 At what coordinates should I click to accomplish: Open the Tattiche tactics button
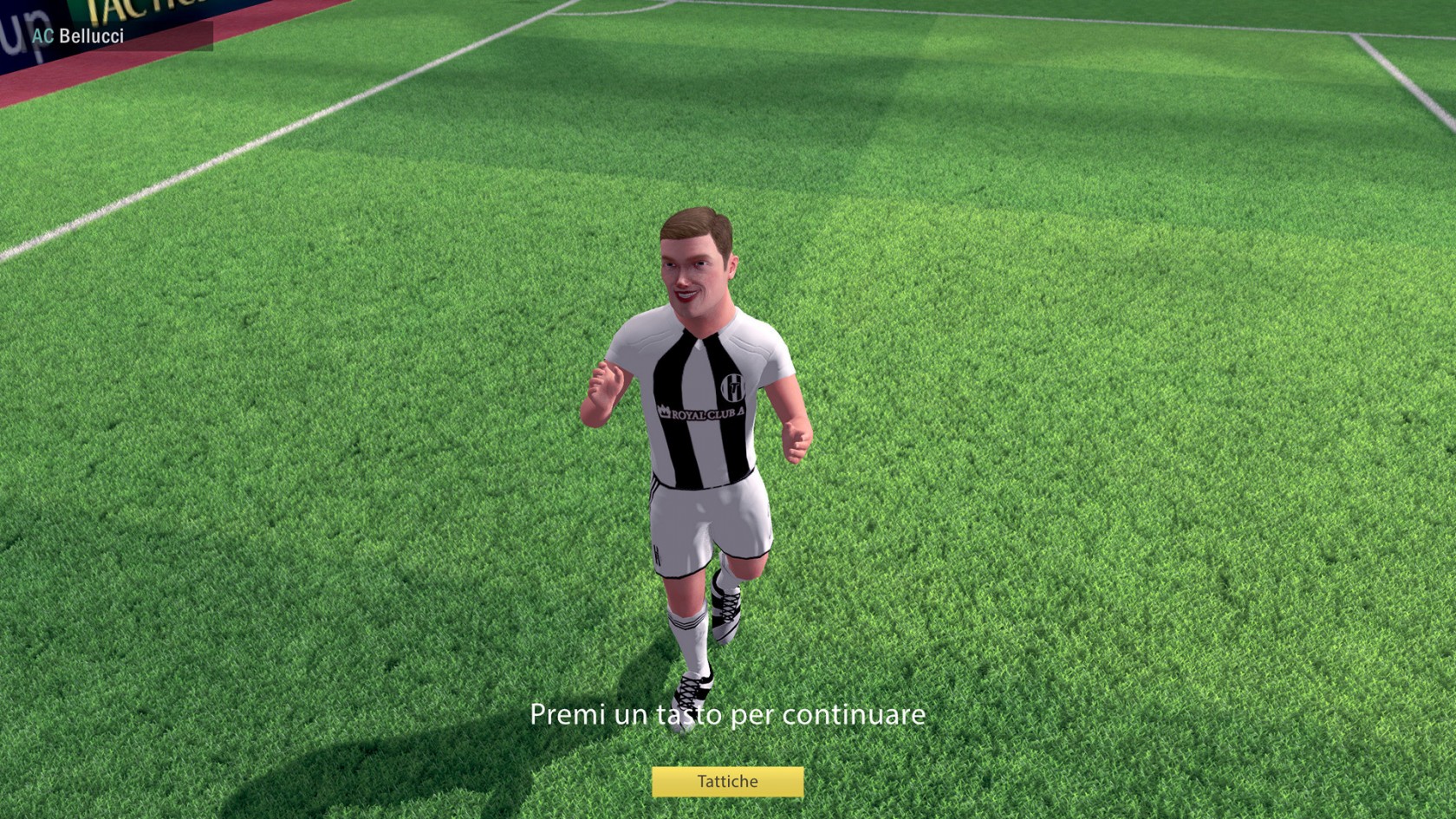point(727,782)
